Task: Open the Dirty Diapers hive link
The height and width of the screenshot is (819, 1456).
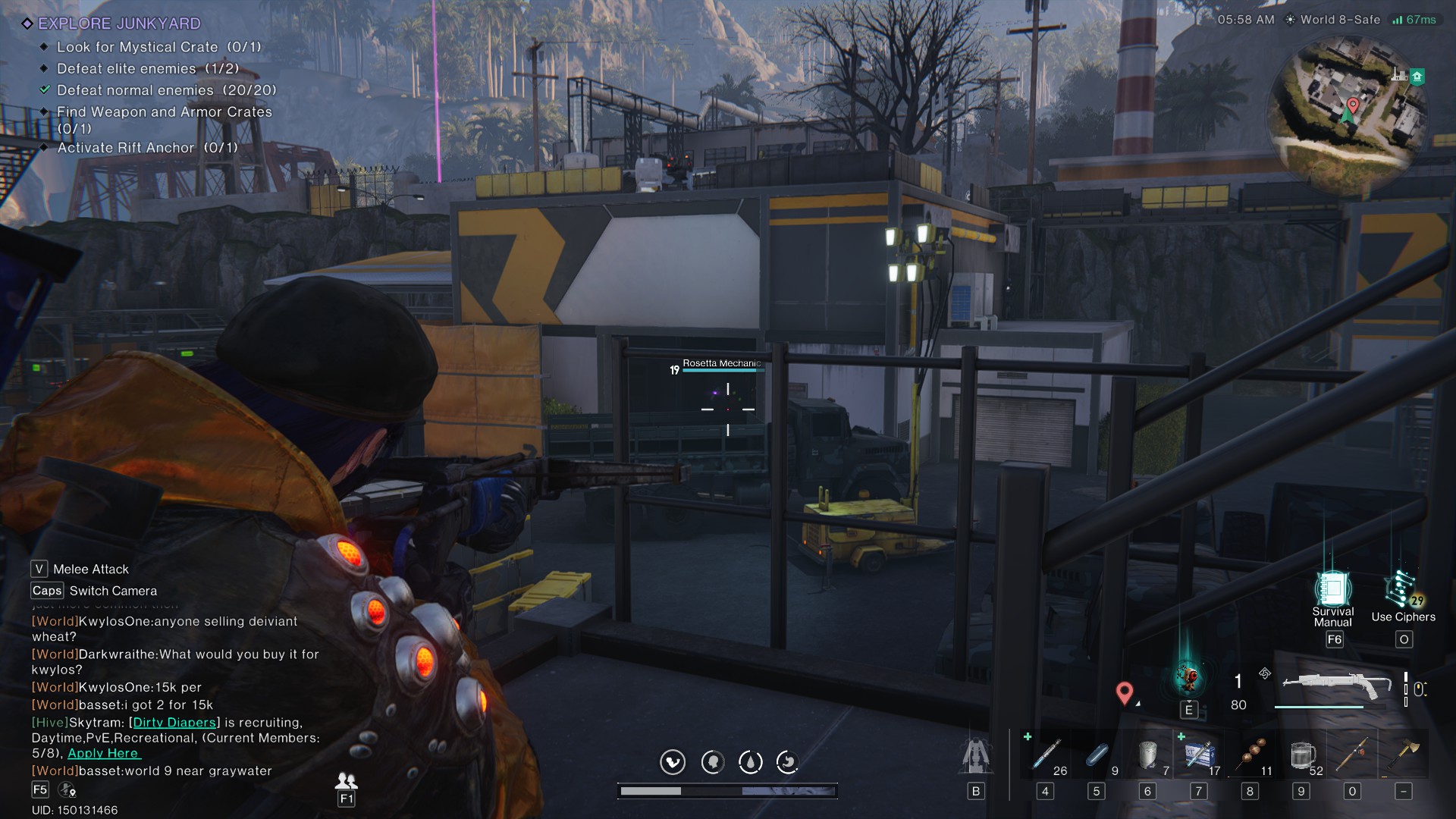Action: click(174, 723)
